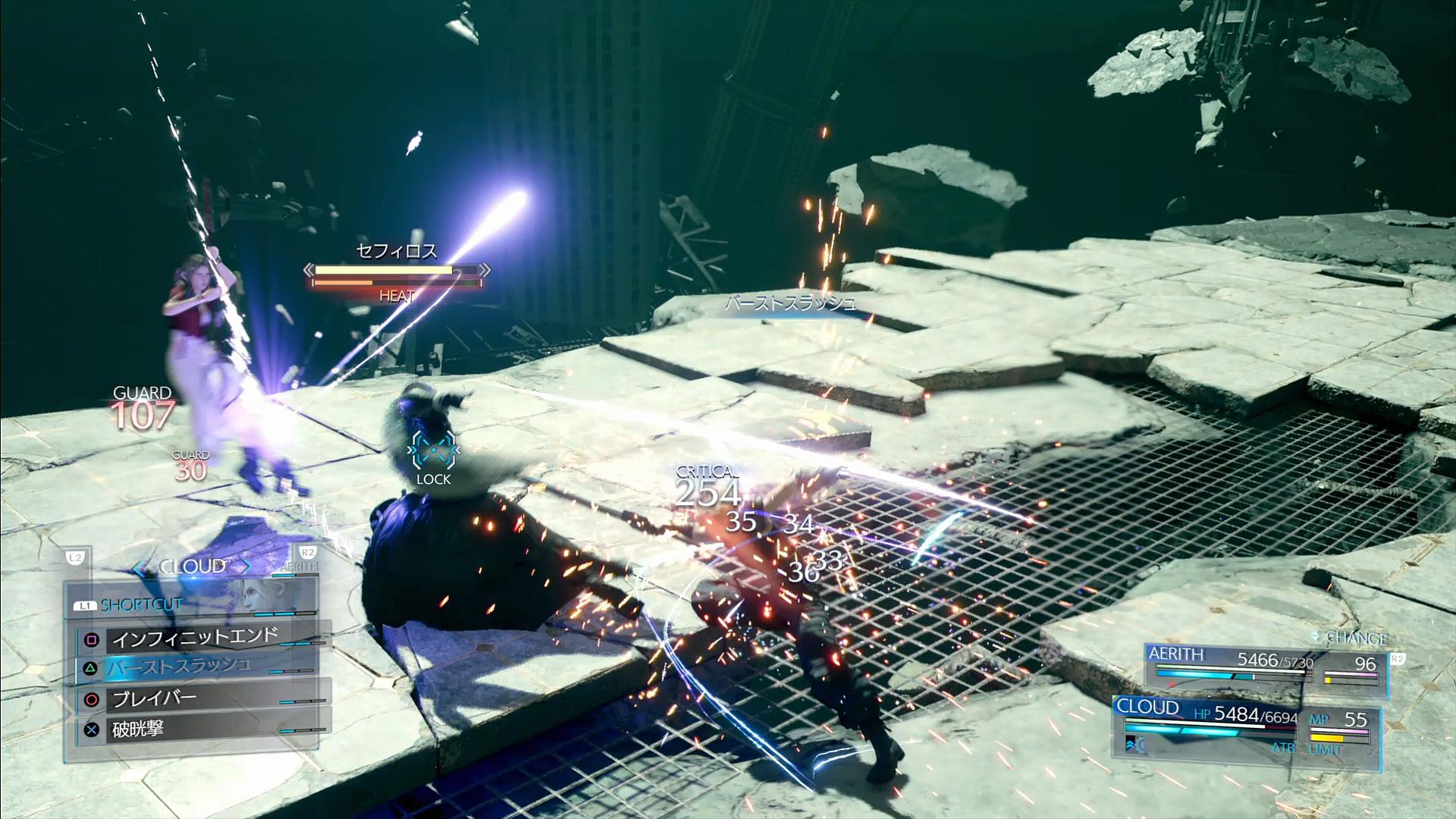Select Aerith's party status panel
Viewport: 1456px width, 819px height.
pyautogui.click(x=1265, y=667)
